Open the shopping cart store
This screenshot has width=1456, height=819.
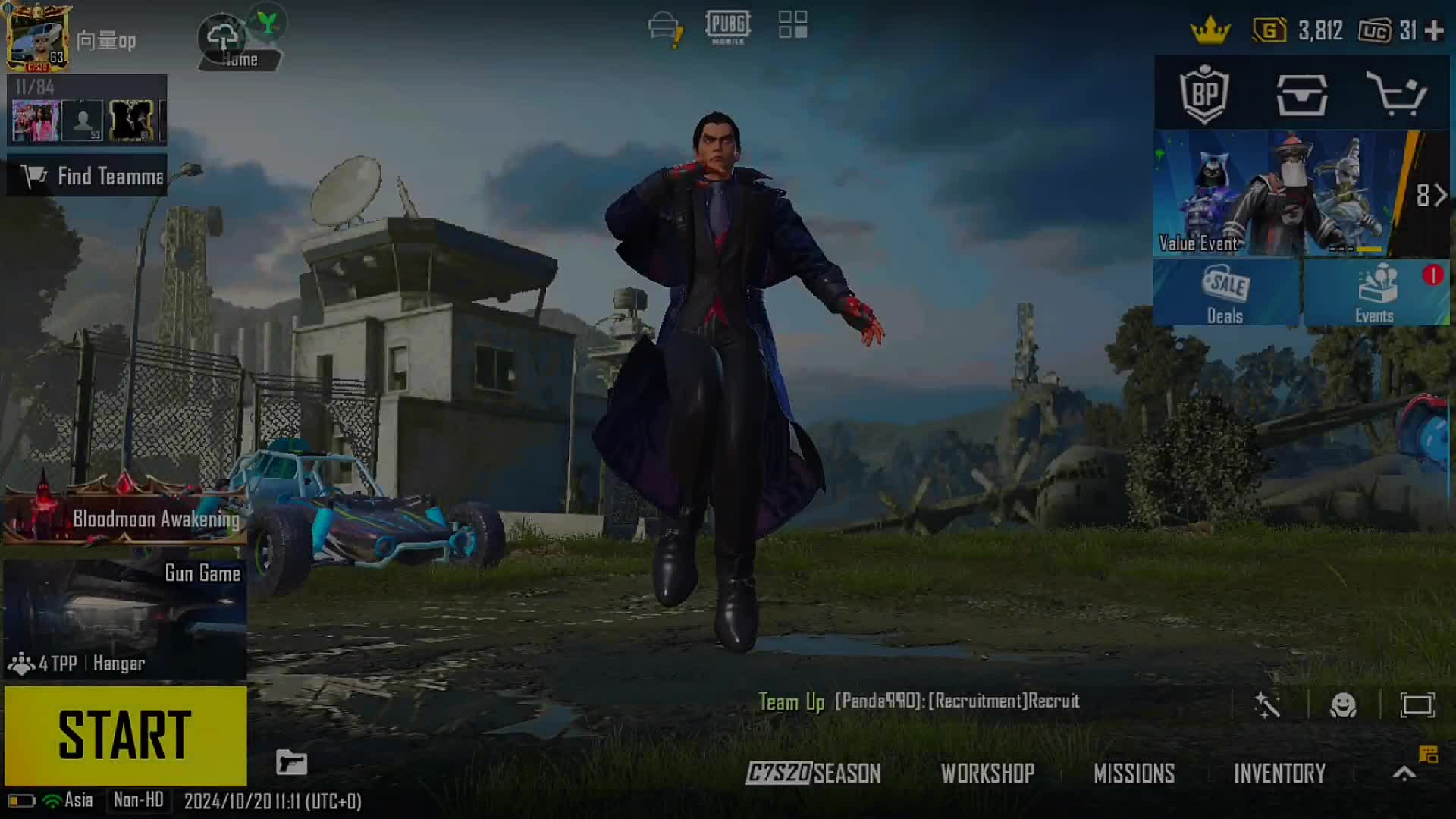click(1396, 95)
